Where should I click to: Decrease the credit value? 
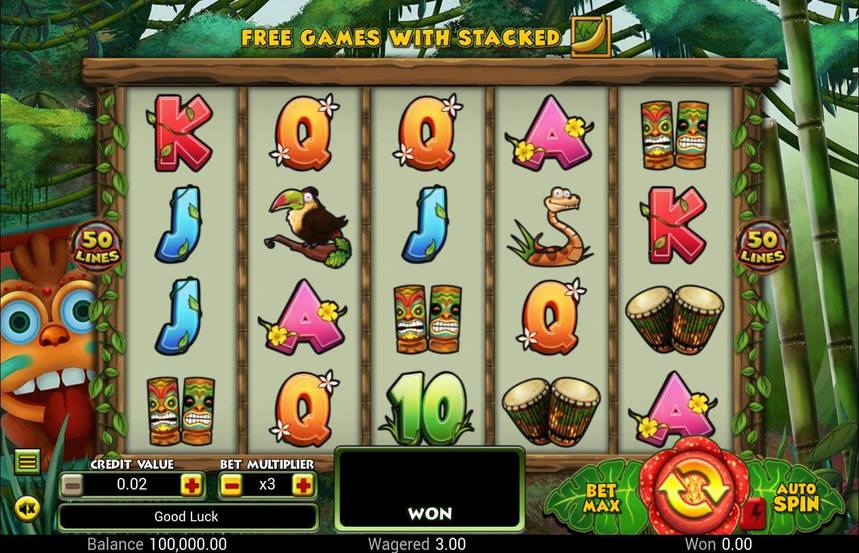[x=72, y=485]
